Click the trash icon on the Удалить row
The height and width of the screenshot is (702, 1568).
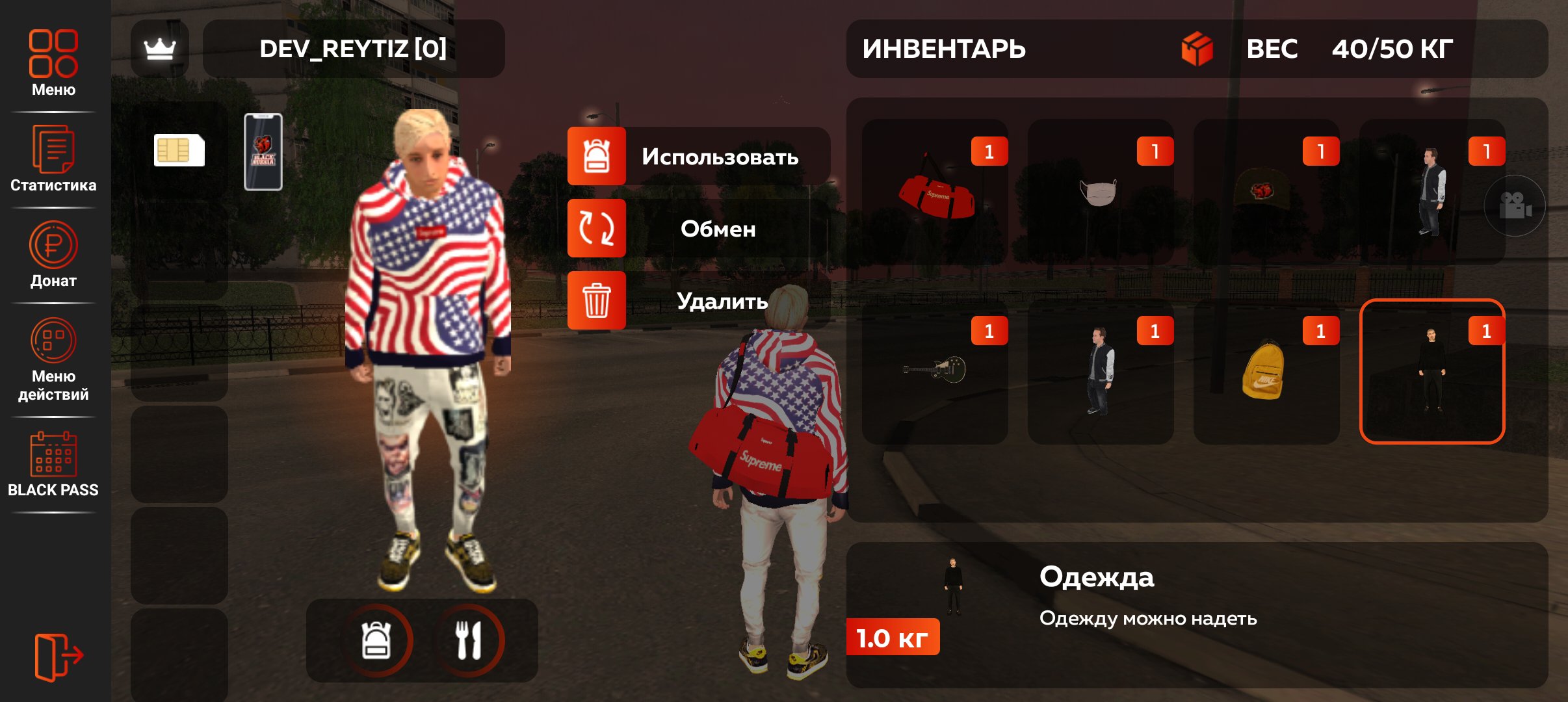(x=595, y=300)
